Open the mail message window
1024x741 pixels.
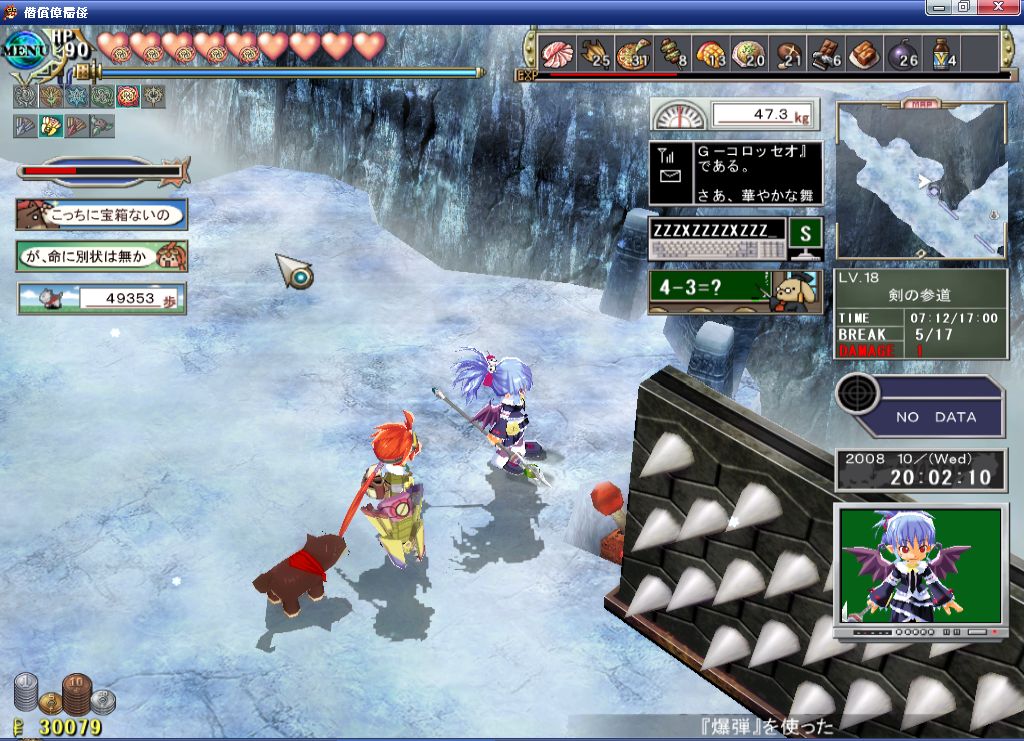point(736,173)
